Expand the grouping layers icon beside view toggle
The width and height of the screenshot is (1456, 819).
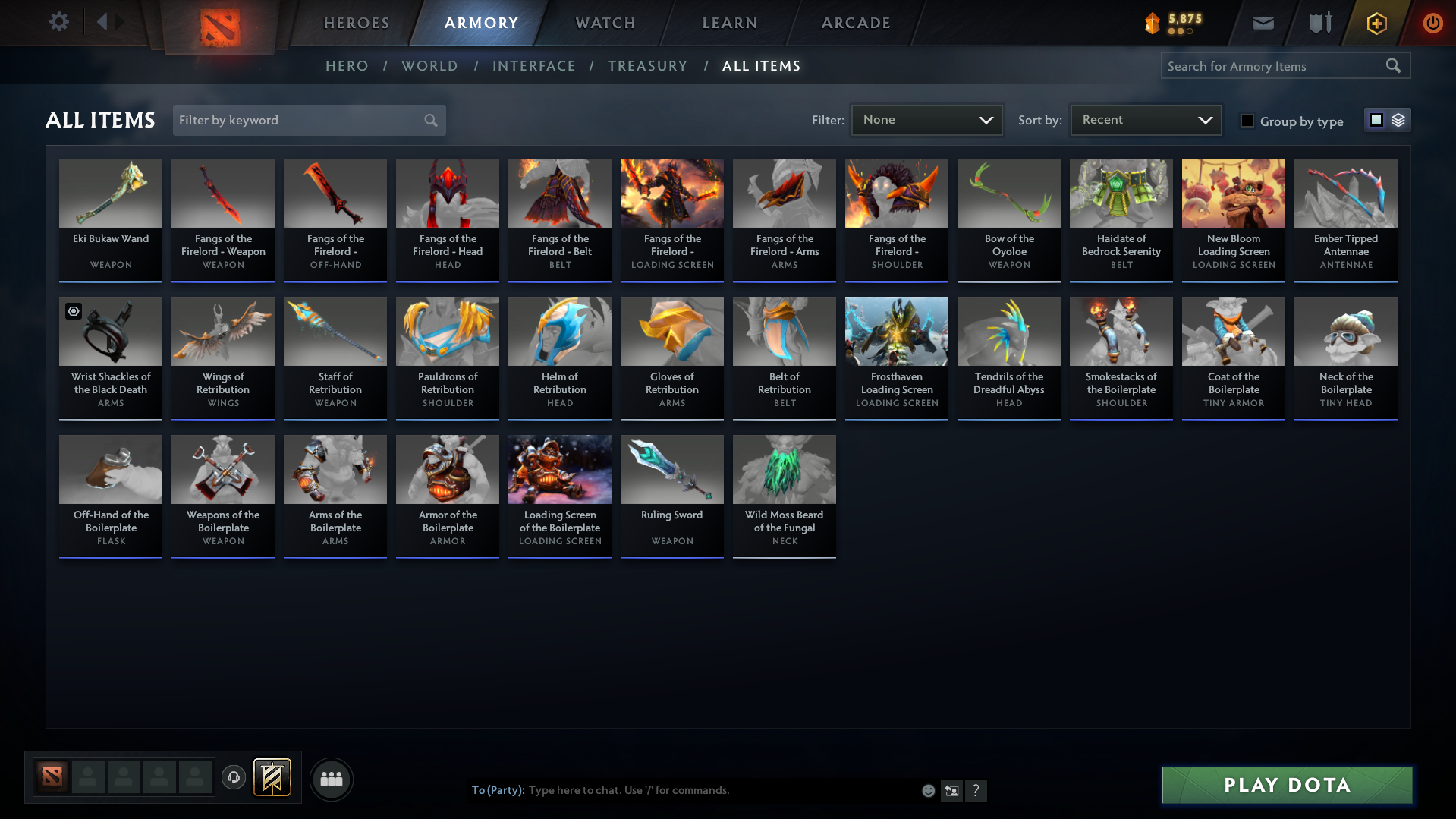coord(1398,119)
